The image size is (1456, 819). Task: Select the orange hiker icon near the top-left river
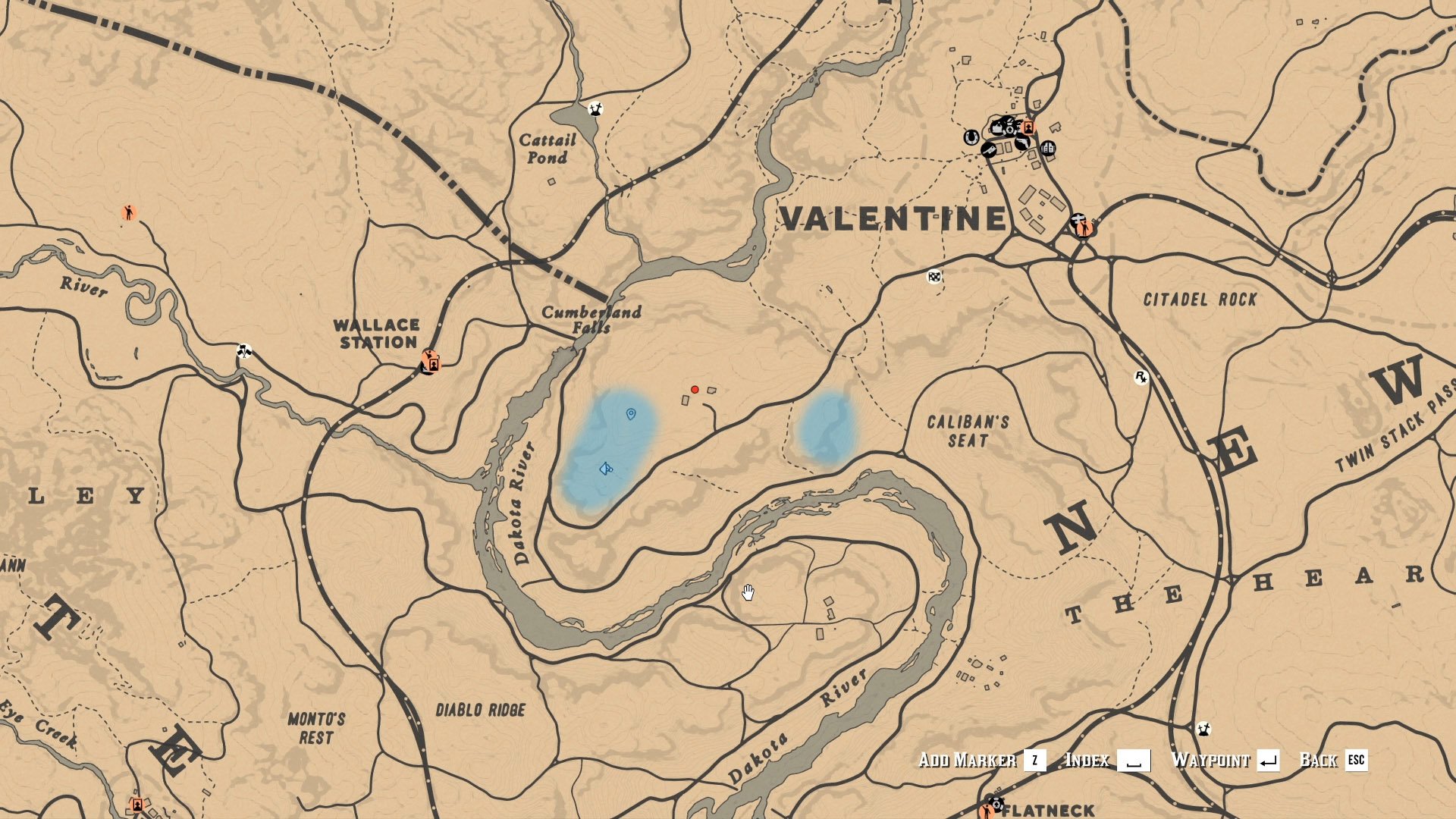tap(128, 214)
